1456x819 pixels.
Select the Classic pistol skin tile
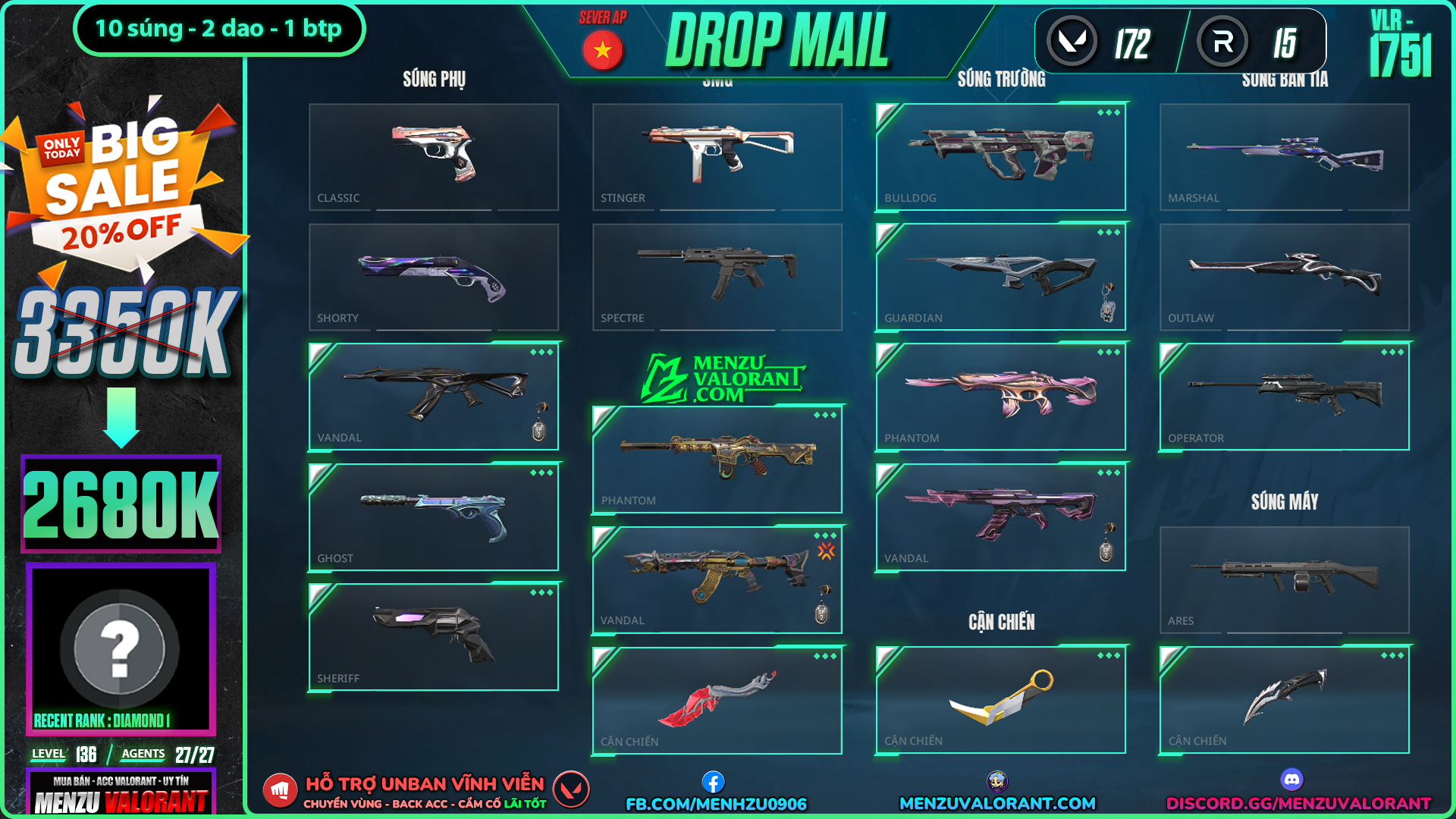(x=433, y=157)
